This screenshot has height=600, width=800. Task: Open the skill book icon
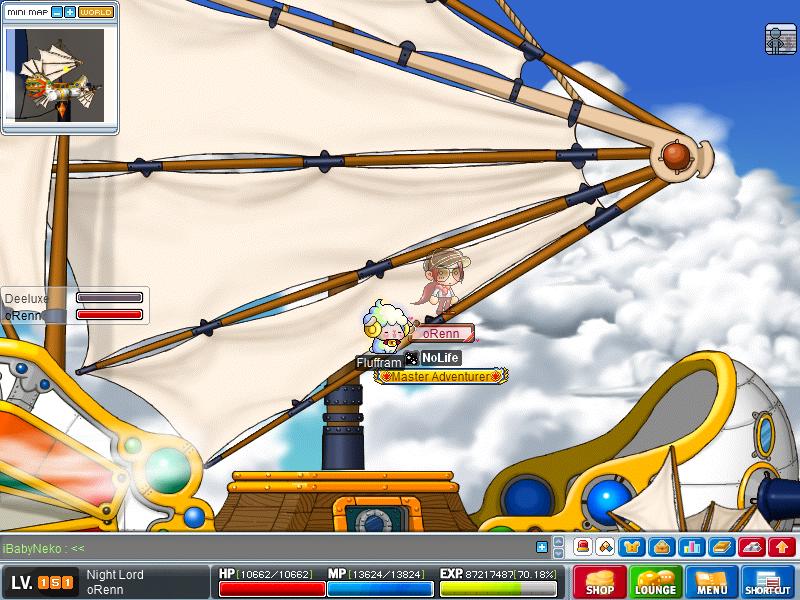click(x=722, y=547)
